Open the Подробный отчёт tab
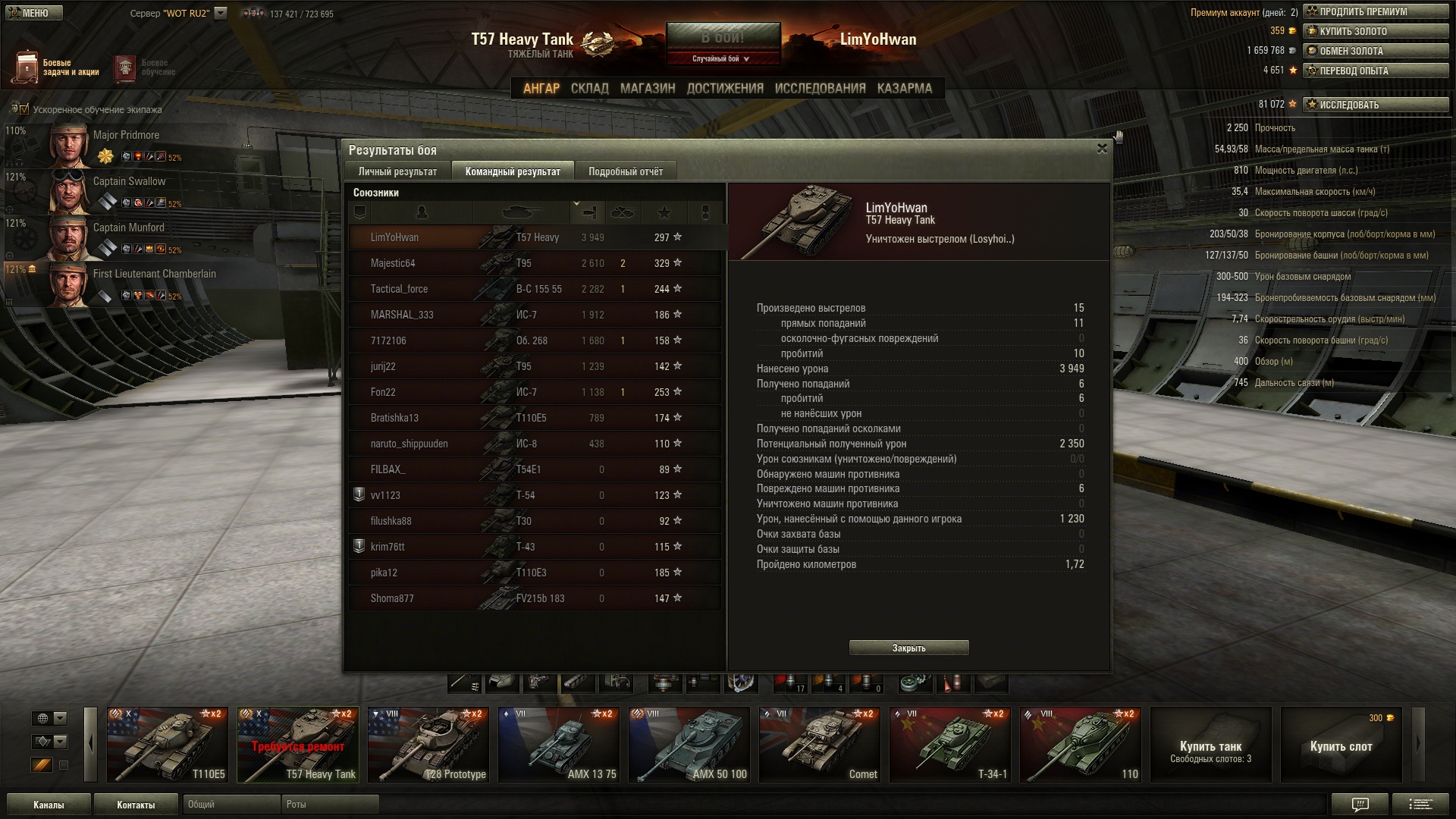 point(625,171)
